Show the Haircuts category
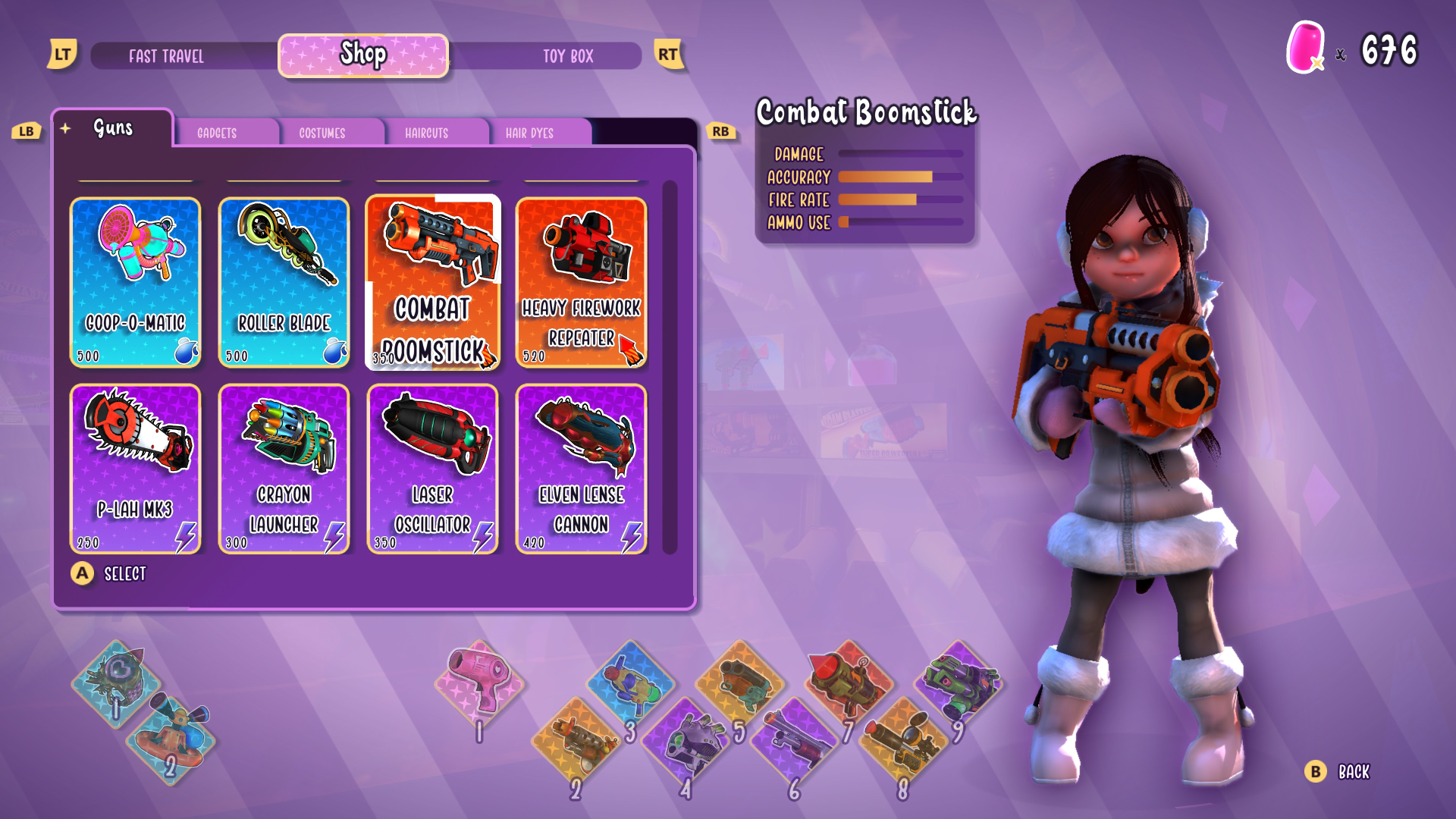1456x819 pixels. 426,133
